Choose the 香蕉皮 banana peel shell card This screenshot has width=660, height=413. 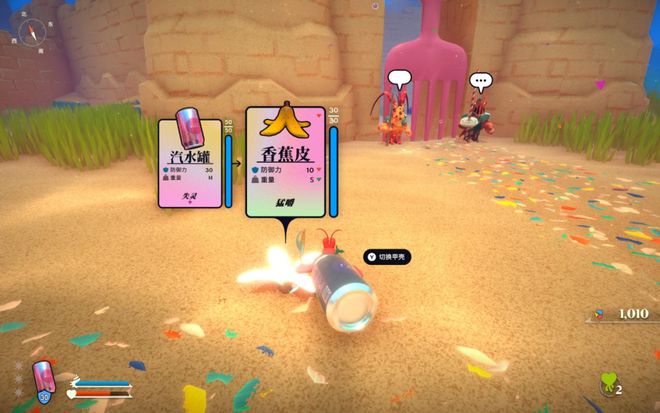pos(286,163)
